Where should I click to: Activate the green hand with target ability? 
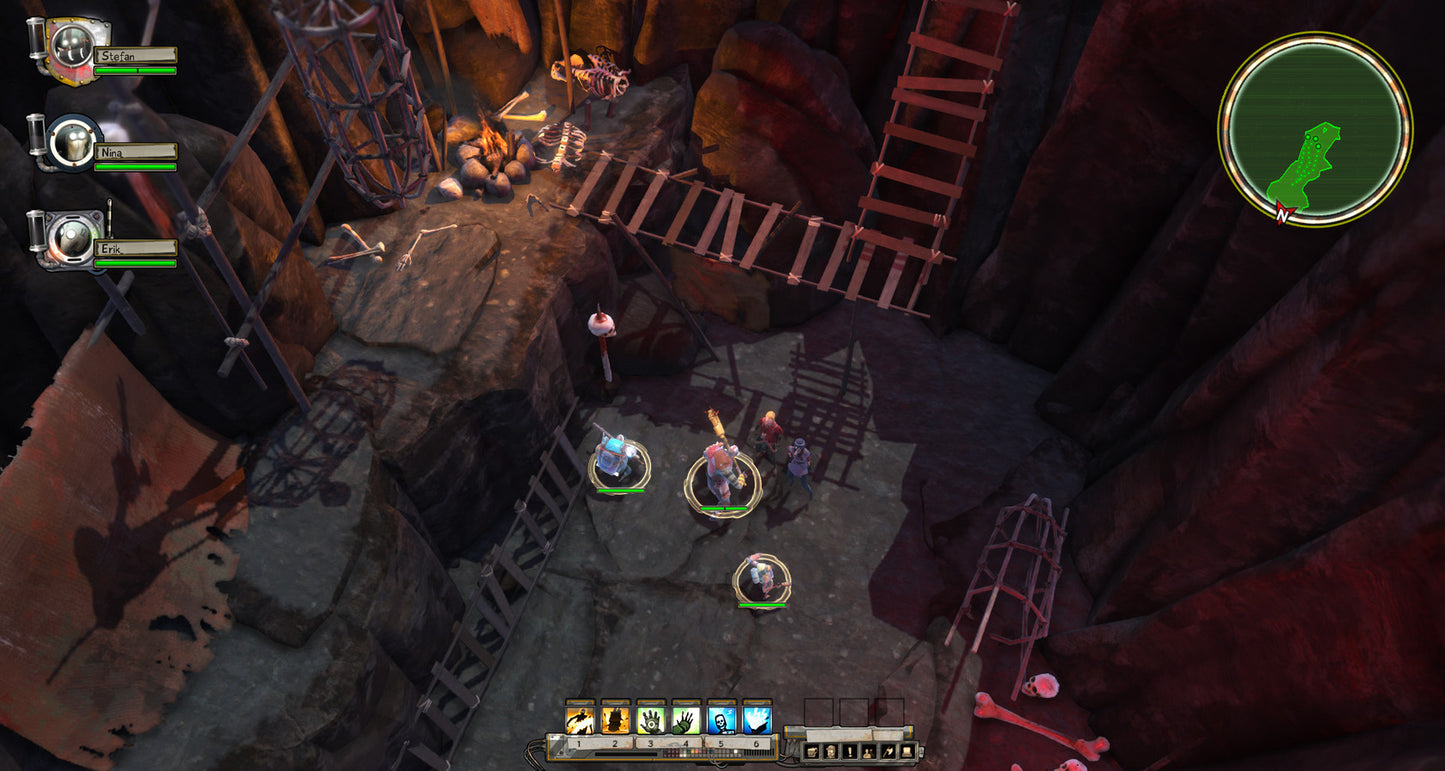coord(651,720)
